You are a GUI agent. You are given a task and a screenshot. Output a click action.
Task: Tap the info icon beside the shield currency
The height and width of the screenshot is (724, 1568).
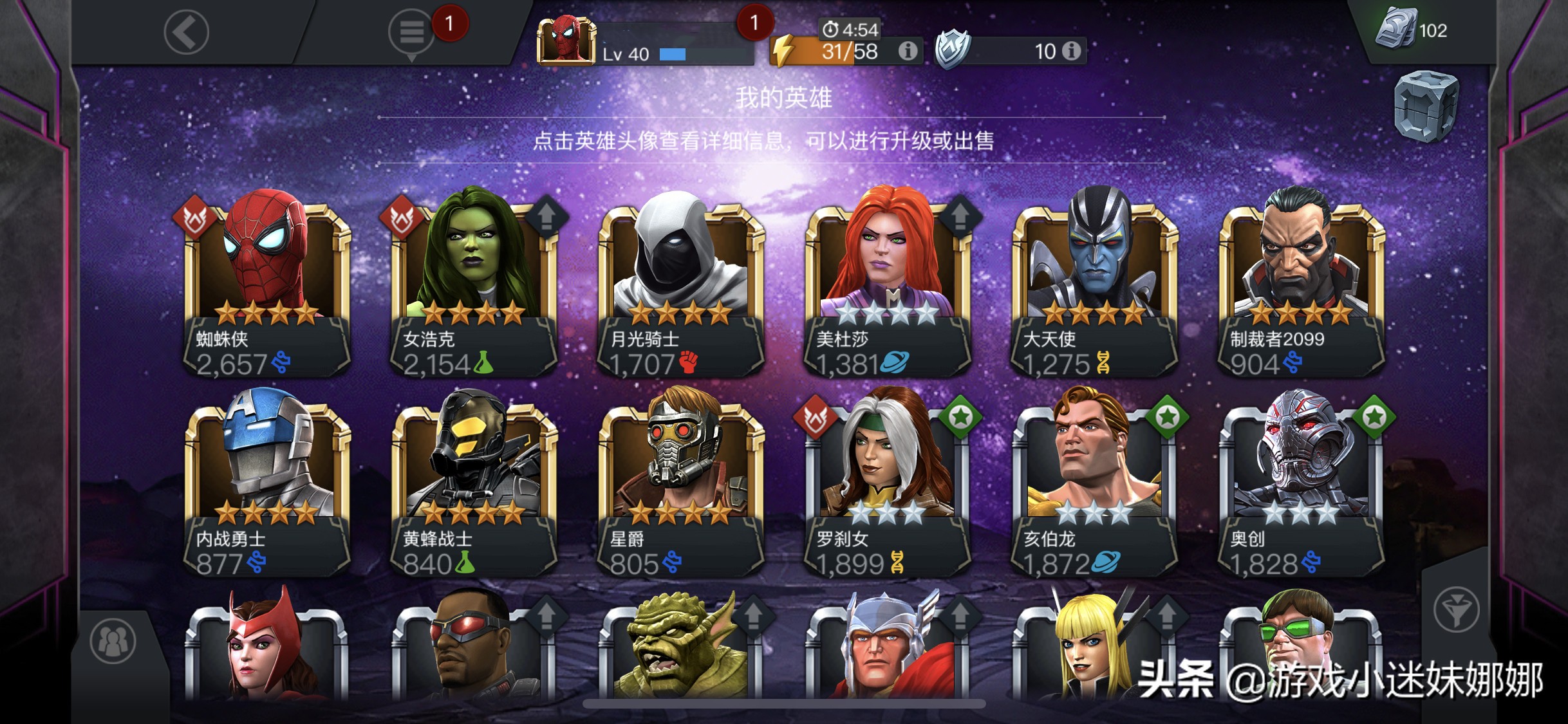pos(1071,50)
